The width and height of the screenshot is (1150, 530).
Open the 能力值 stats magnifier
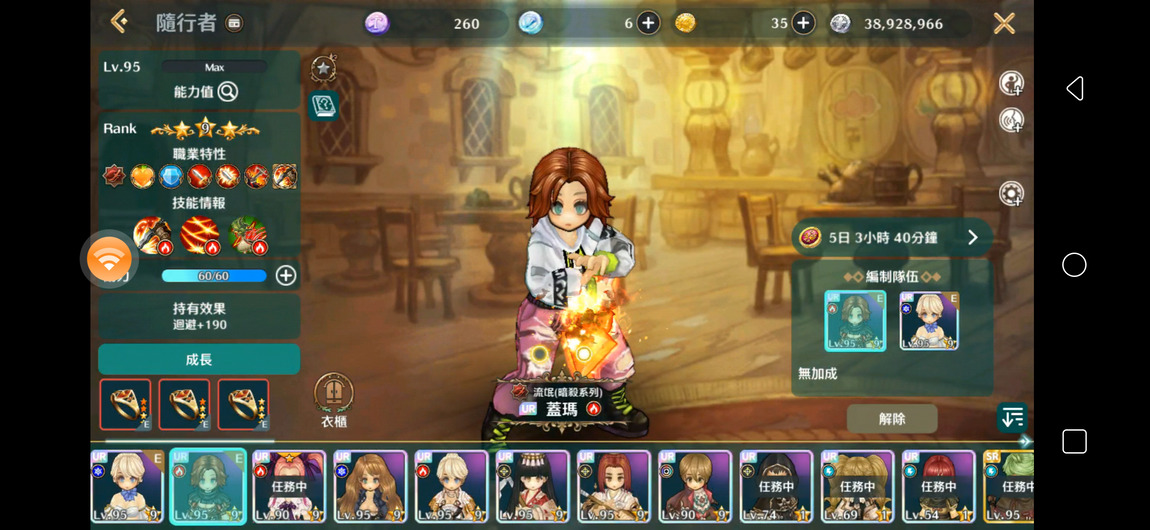228,92
